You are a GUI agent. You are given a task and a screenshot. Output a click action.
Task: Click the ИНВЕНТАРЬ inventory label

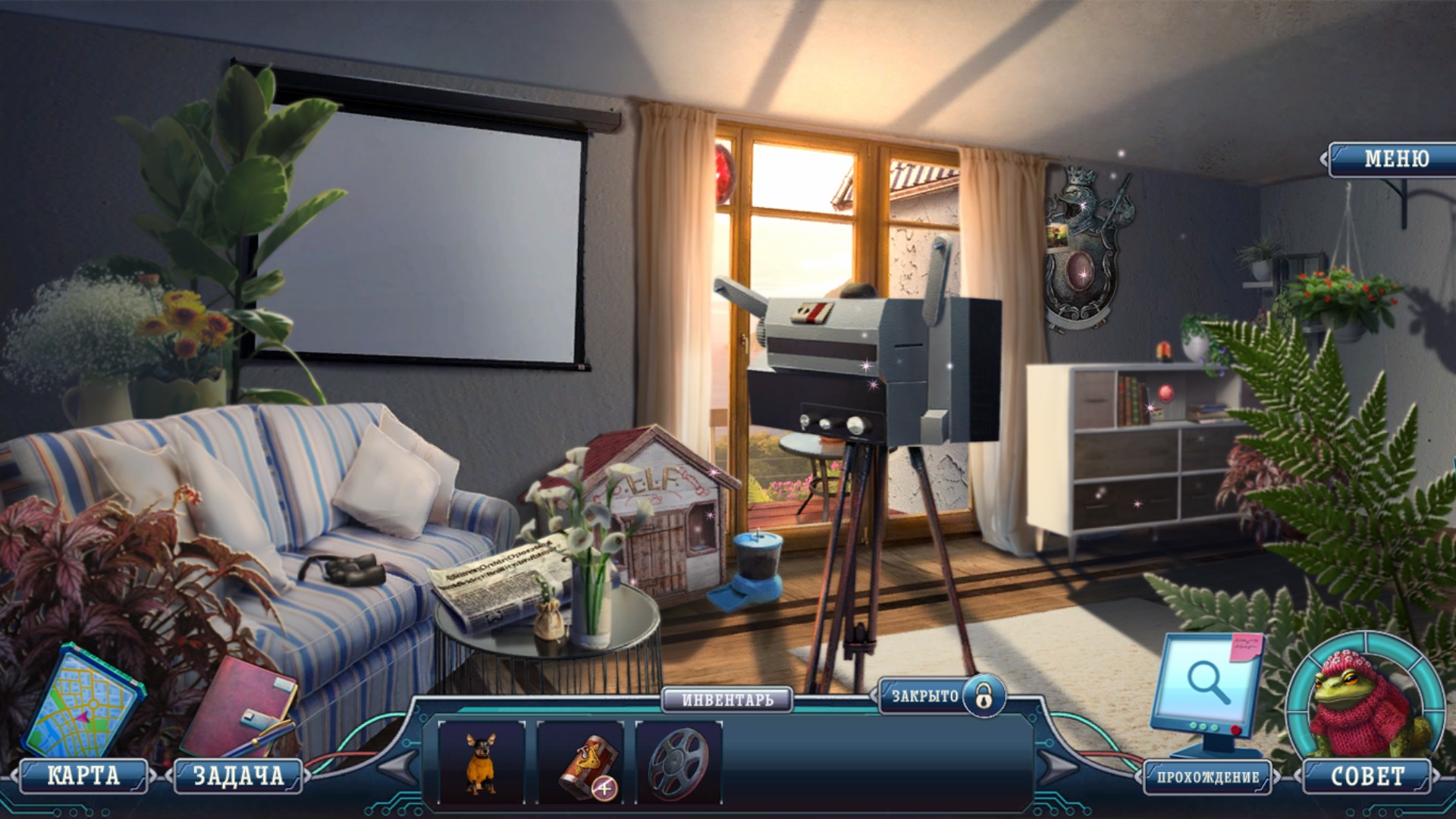727,699
